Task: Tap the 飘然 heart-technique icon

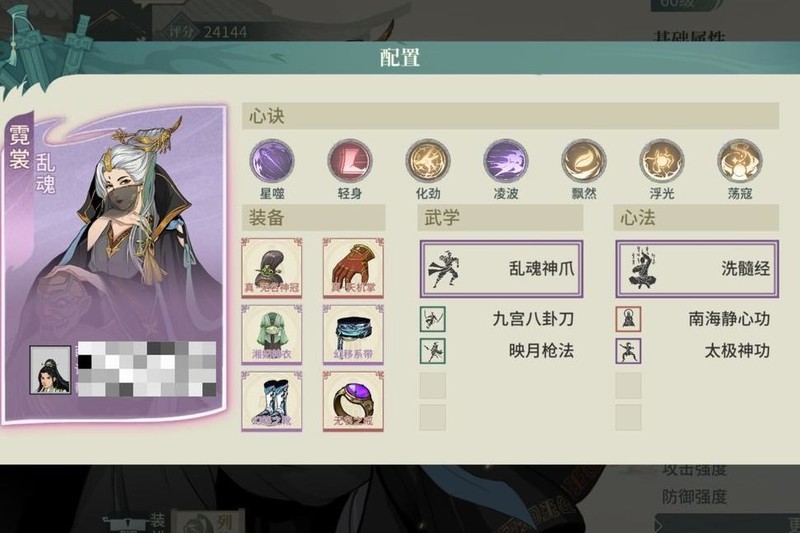Action: pos(584,160)
